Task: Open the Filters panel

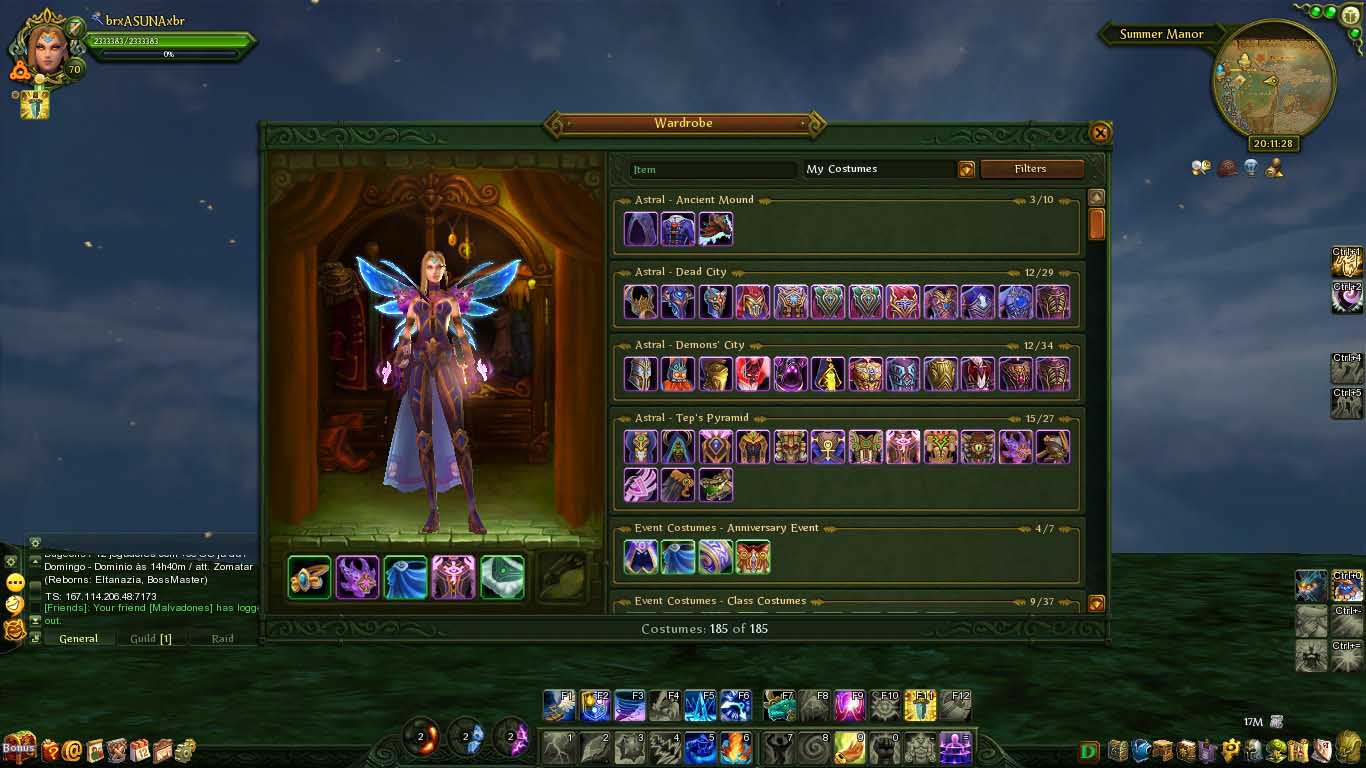Action: [1031, 169]
